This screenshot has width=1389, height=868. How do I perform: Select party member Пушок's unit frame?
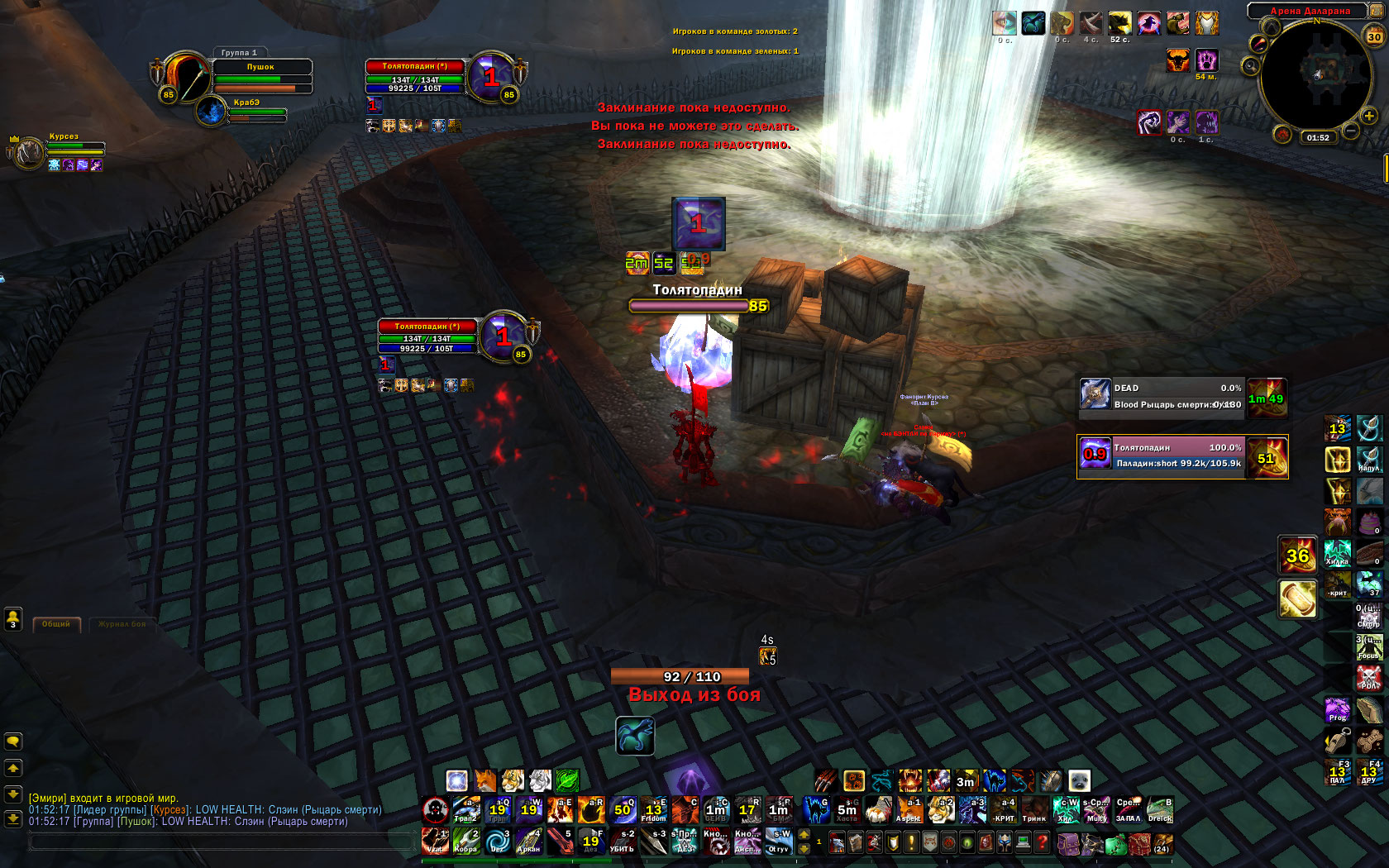[x=261, y=76]
